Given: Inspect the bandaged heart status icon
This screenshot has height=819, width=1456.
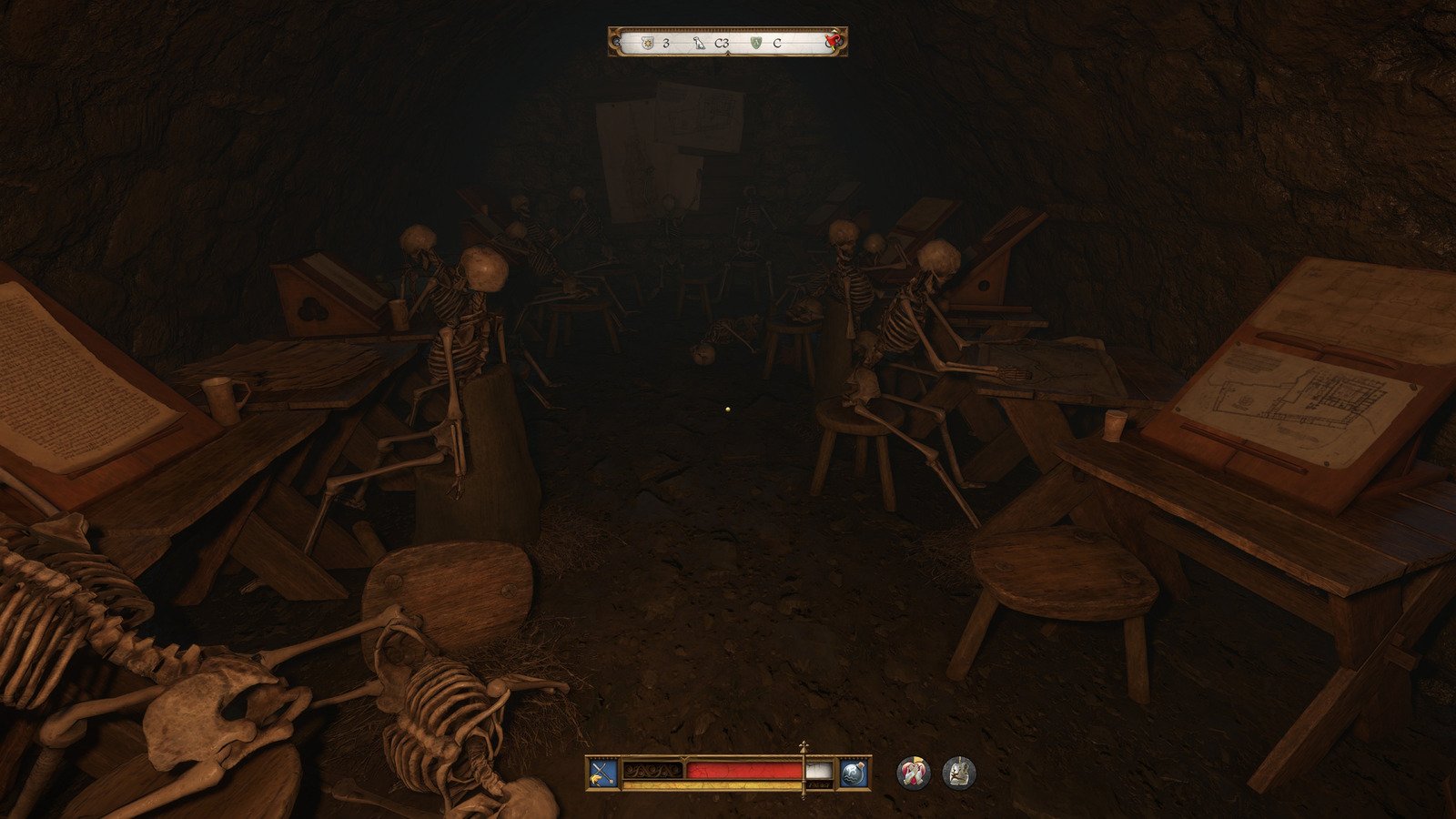Looking at the screenshot, I should click(x=913, y=773).
